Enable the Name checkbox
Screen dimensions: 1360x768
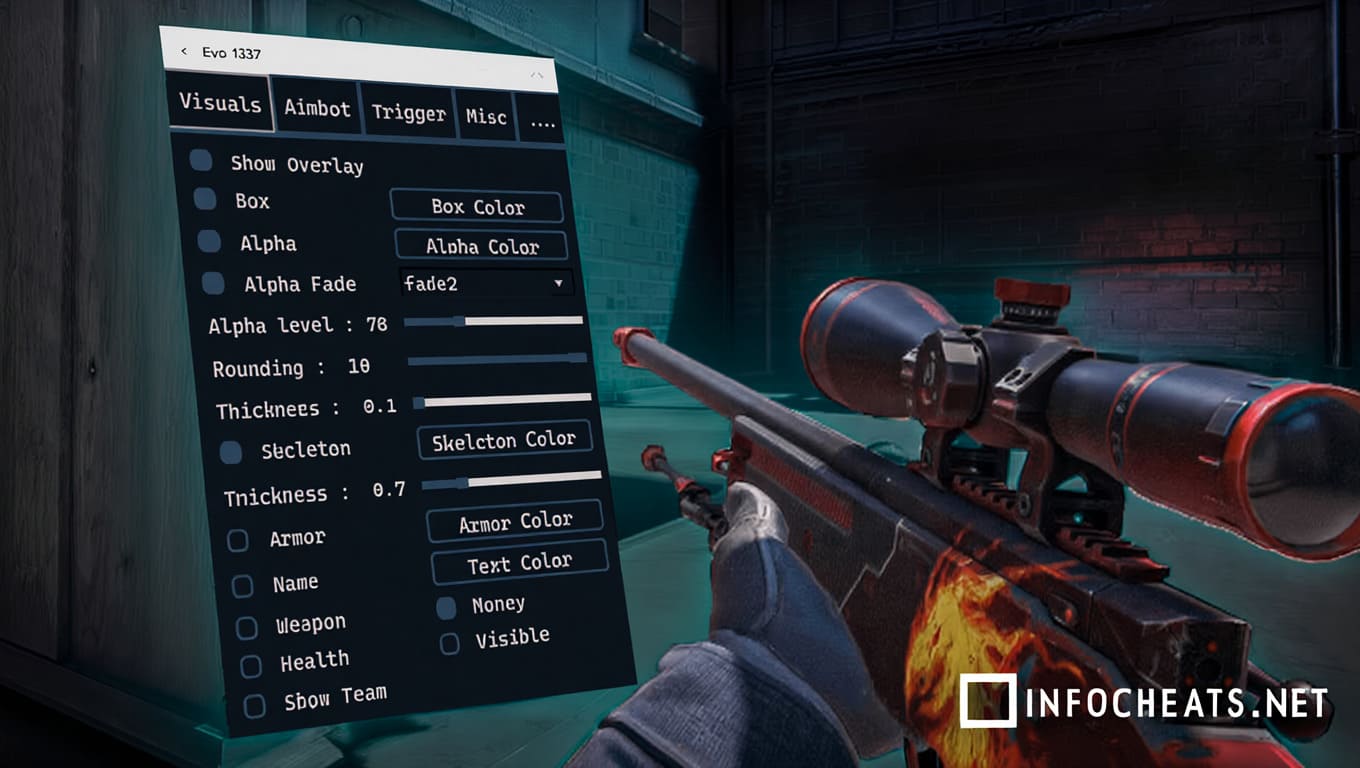243,586
